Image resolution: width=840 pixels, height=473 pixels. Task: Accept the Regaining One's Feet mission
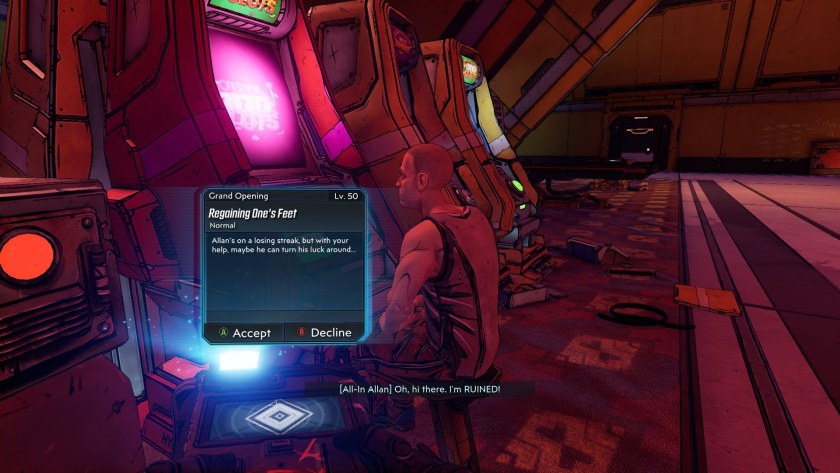click(245, 333)
